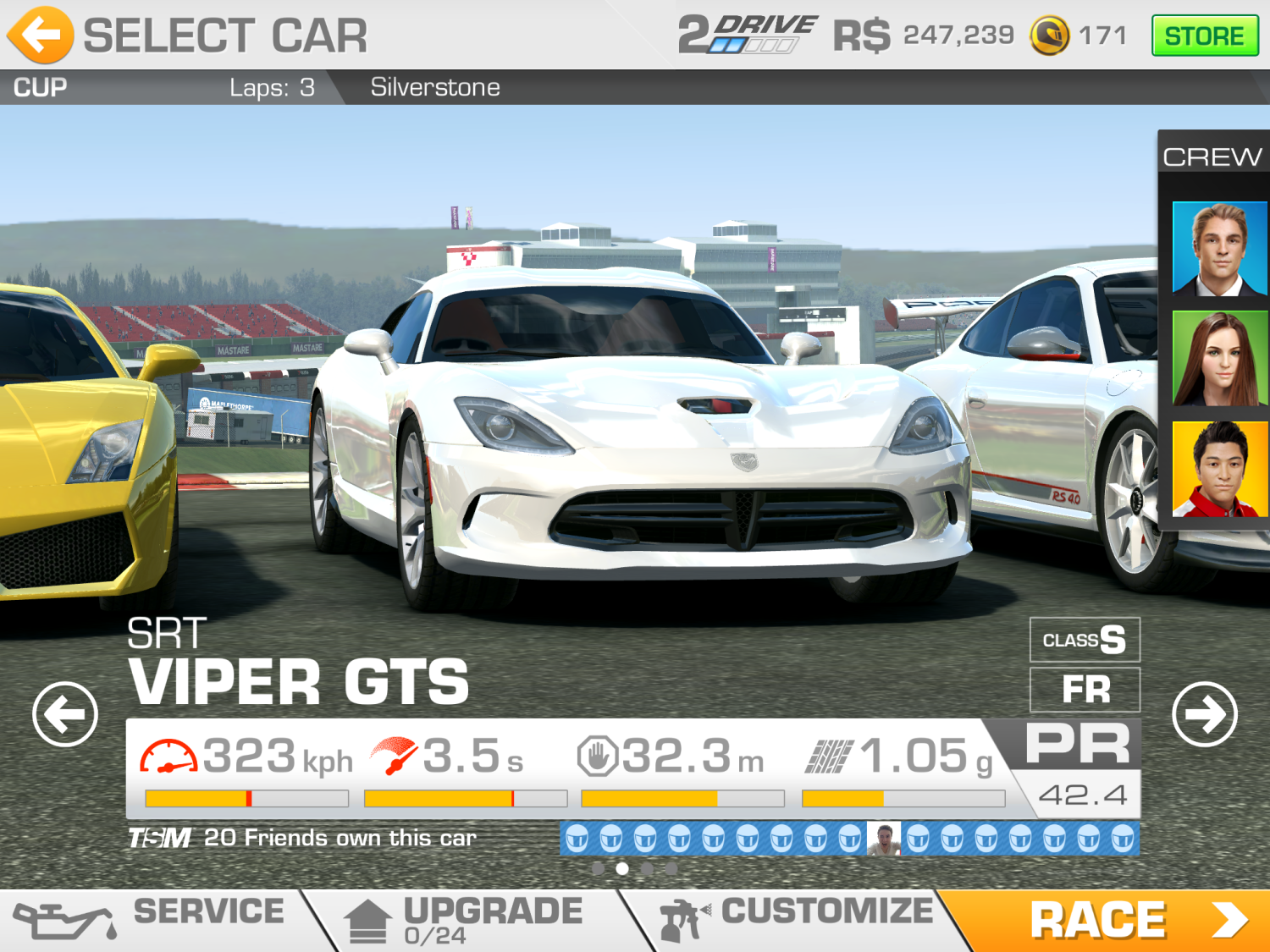Select the crew member in red suit

1219,469
